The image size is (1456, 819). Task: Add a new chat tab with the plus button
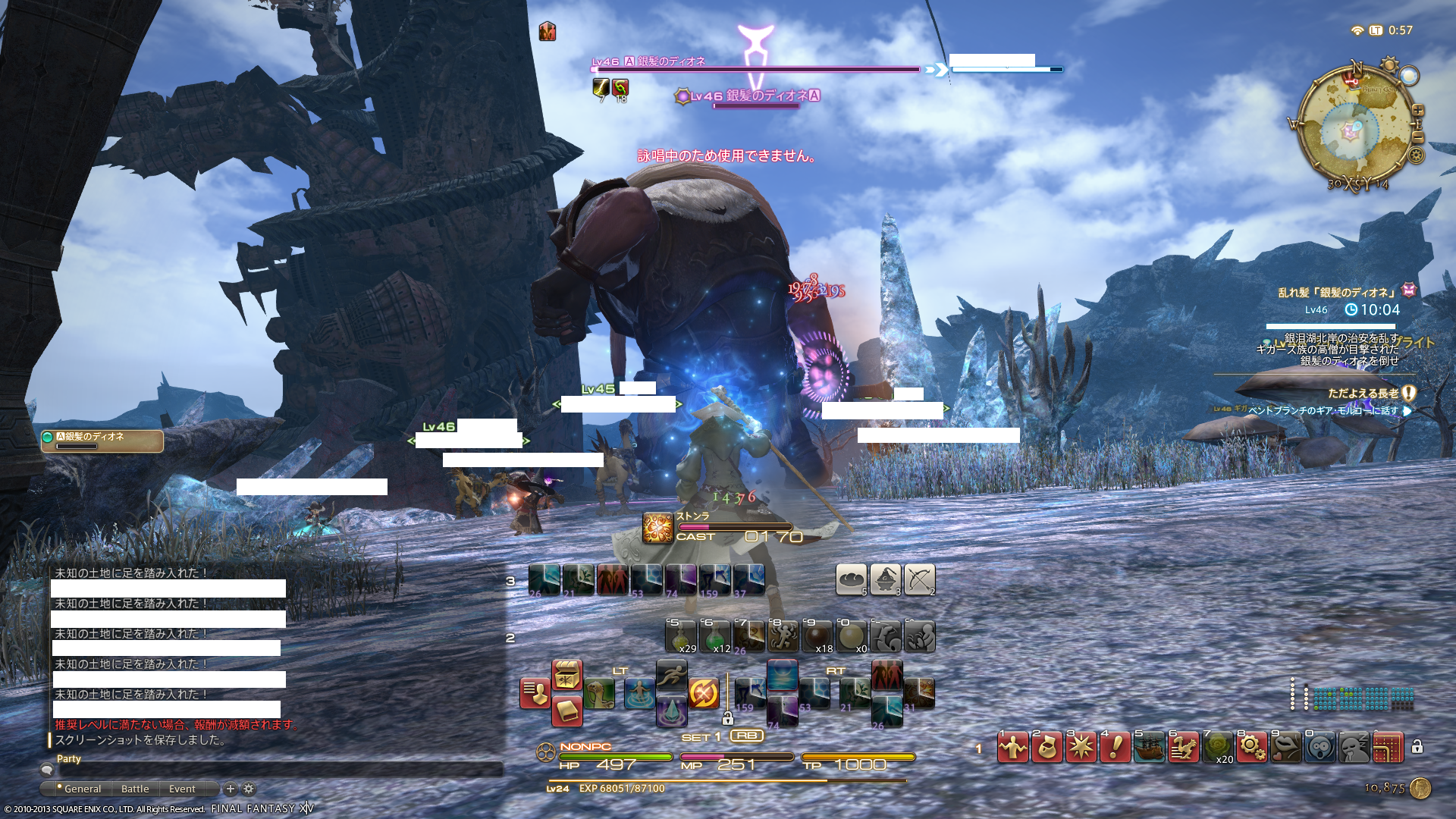pyautogui.click(x=231, y=789)
